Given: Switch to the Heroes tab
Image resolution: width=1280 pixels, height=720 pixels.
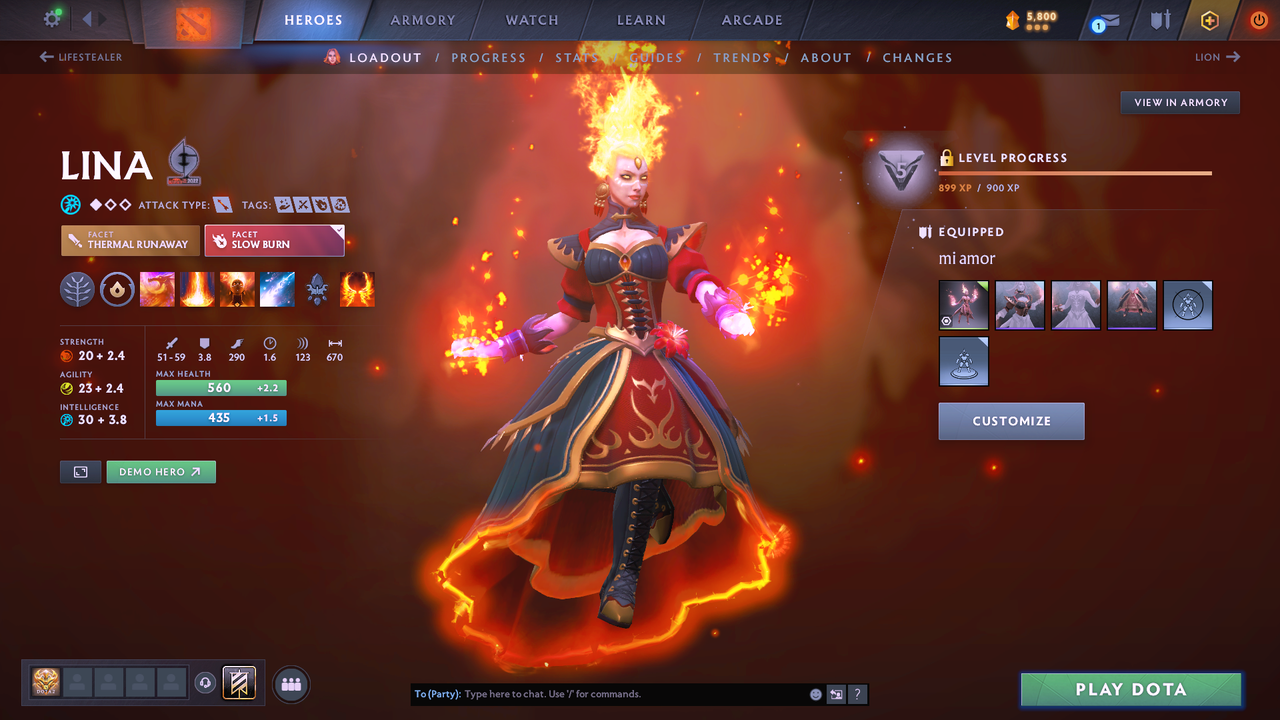Looking at the screenshot, I should (313, 19).
